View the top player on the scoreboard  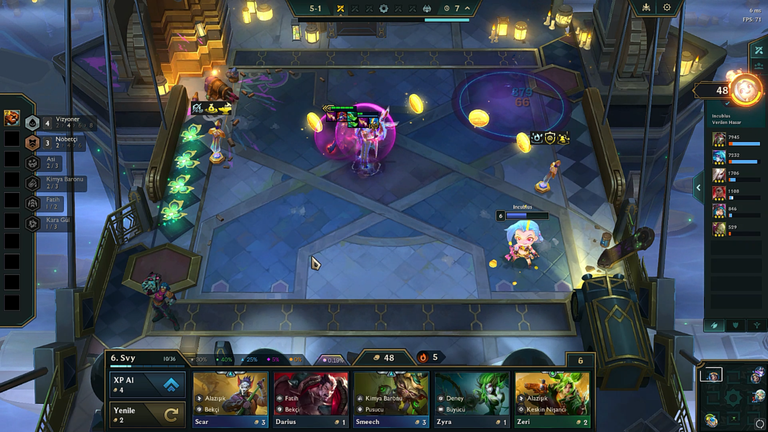735,140
